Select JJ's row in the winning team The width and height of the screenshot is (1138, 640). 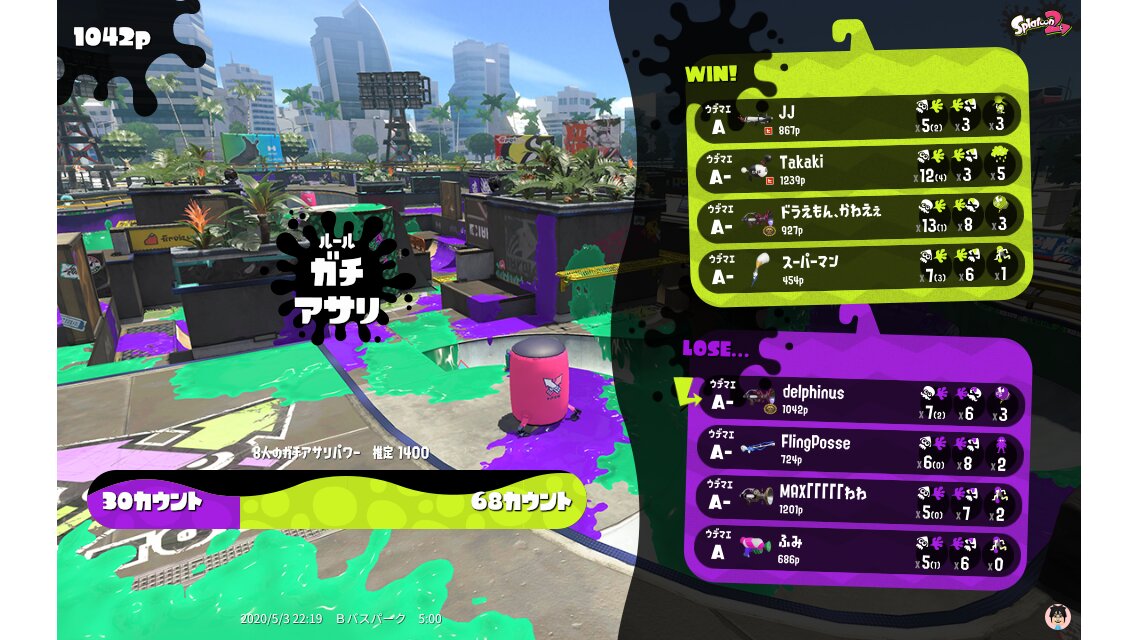(x=860, y=118)
